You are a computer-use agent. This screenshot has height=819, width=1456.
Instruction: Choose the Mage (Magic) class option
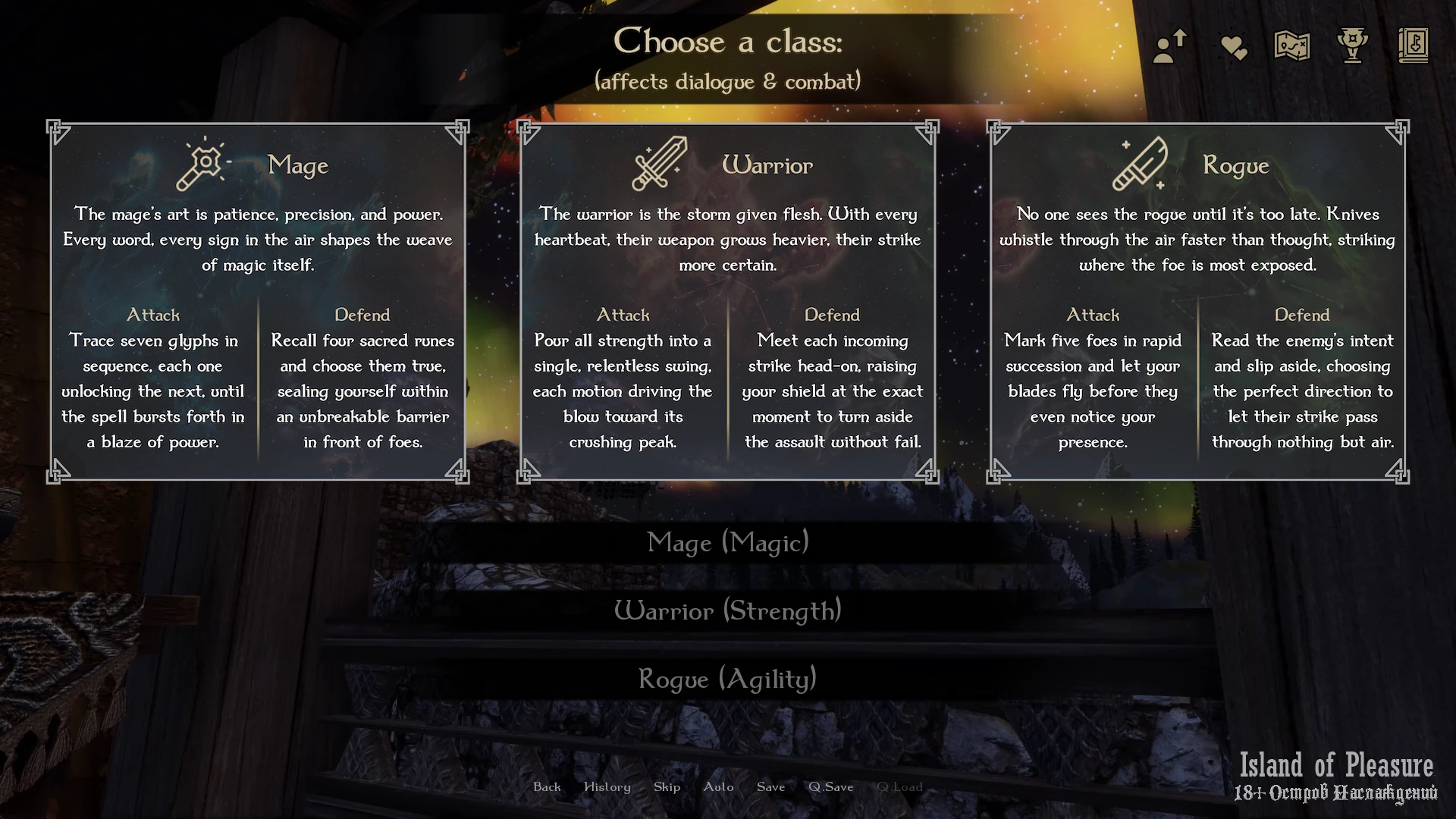click(x=728, y=543)
